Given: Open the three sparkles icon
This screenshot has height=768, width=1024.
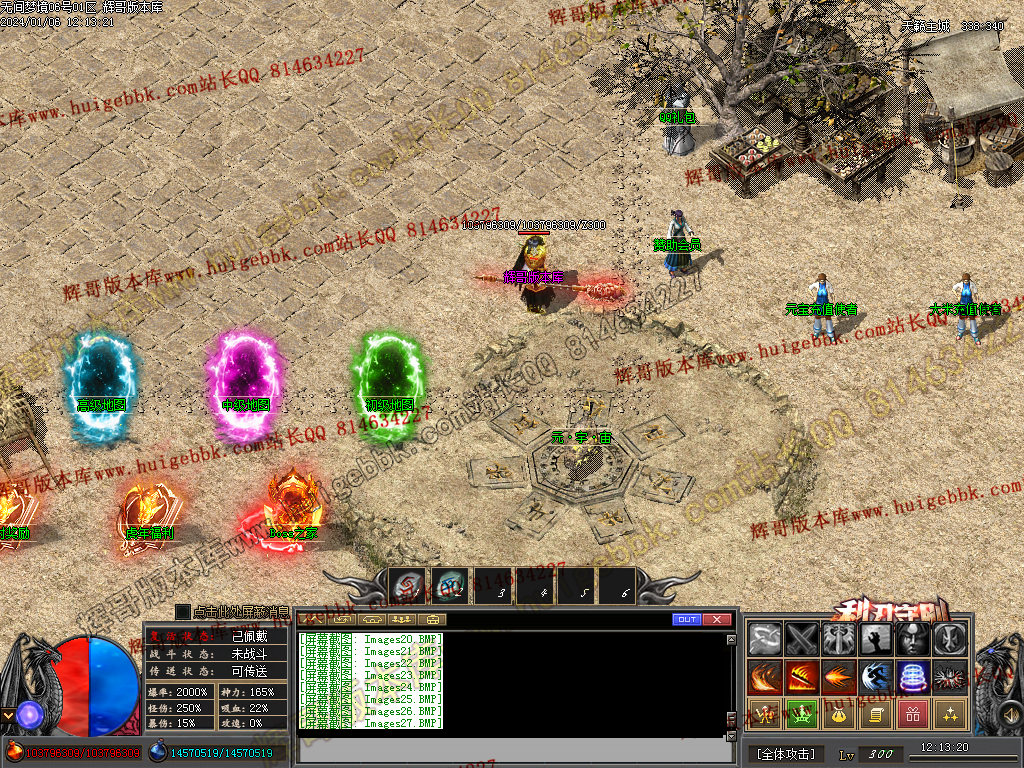Looking at the screenshot, I should [950, 714].
